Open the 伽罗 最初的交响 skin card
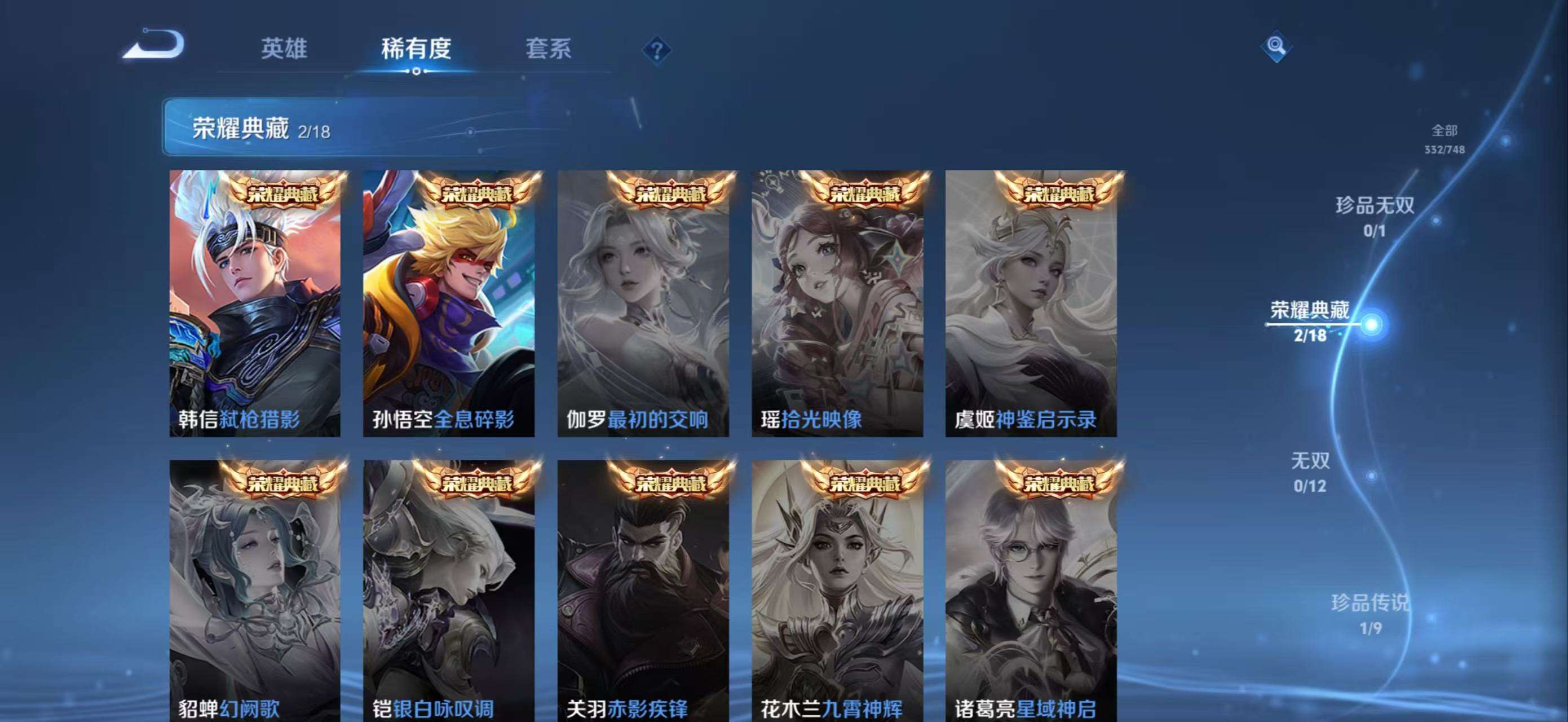This screenshot has width=1568, height=722. coord(643,303)
